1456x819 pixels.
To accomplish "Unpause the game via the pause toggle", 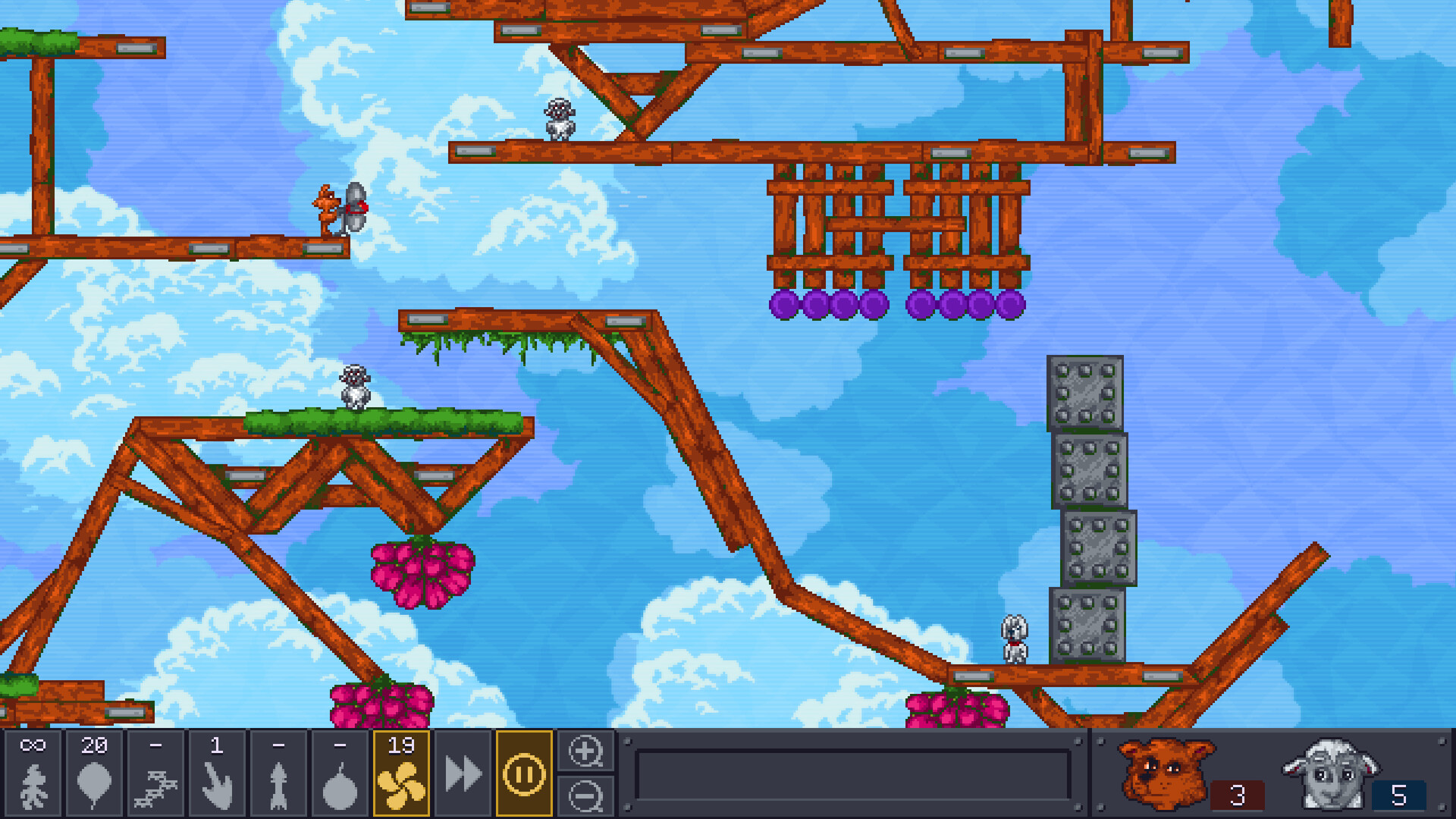I will coord(525,773).
